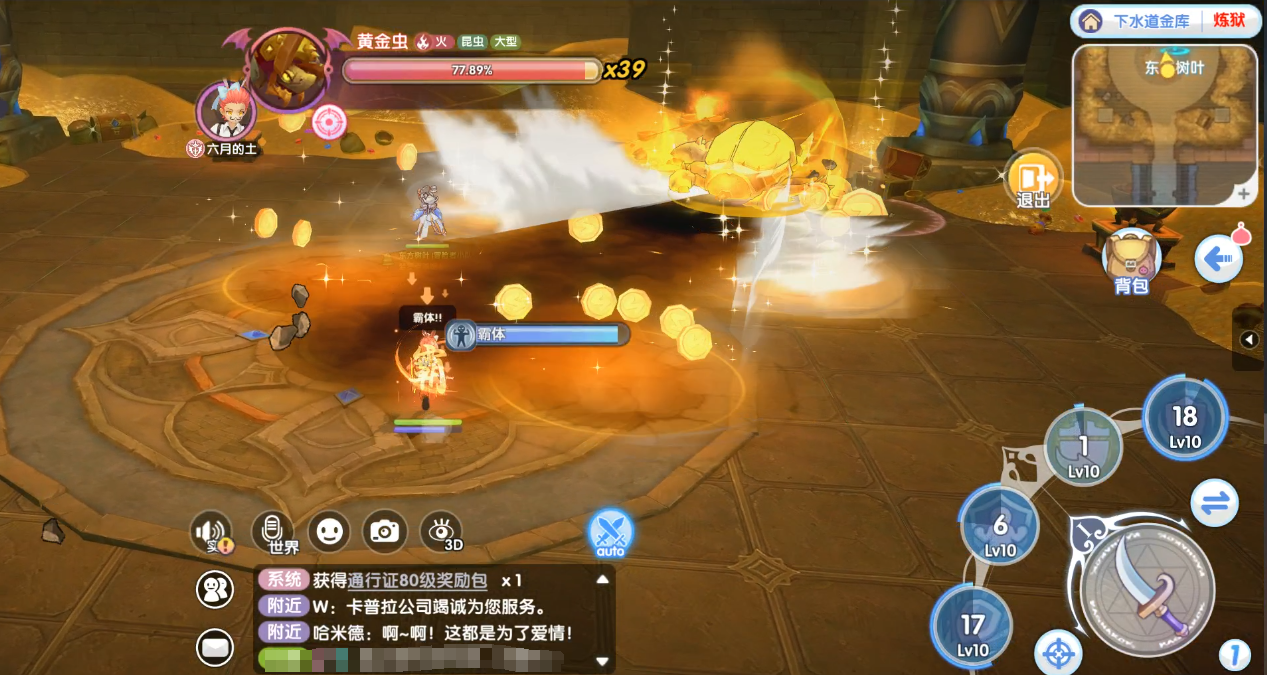Tap the 世界 microphone voice button
Viewport: 1267px width, 675px height.
point(270,531)
